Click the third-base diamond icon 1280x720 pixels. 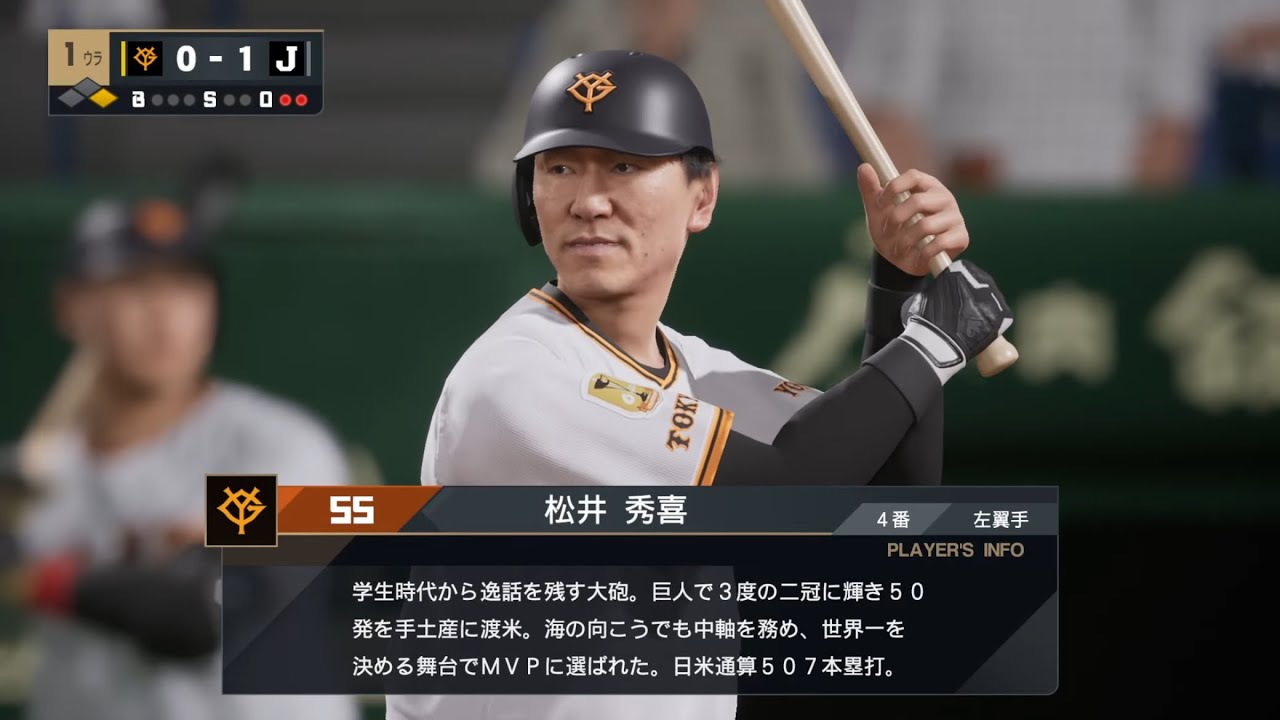pos(69,98)
